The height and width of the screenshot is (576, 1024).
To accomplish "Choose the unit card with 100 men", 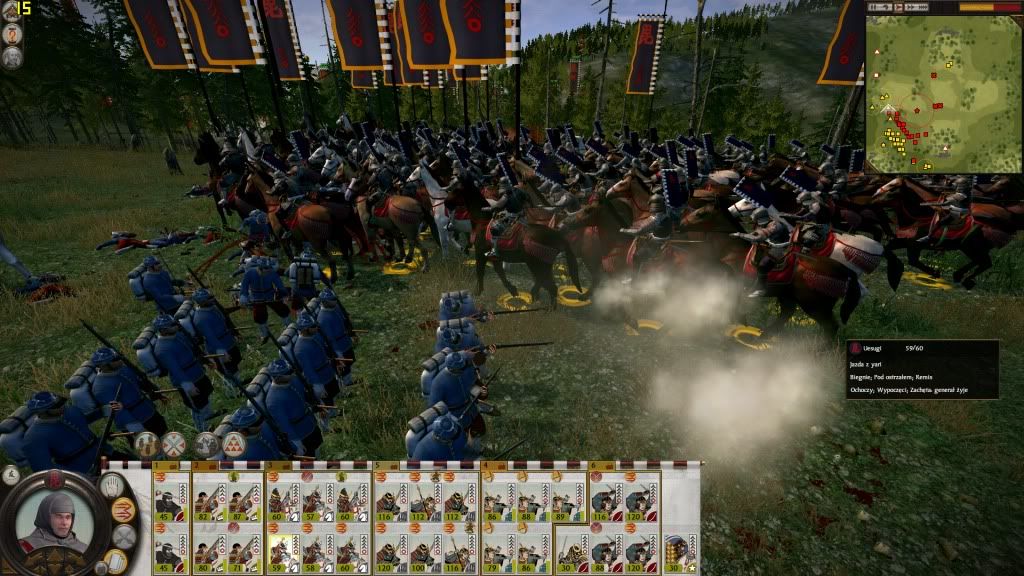I will pyautogui.click(x=426, y=551).
